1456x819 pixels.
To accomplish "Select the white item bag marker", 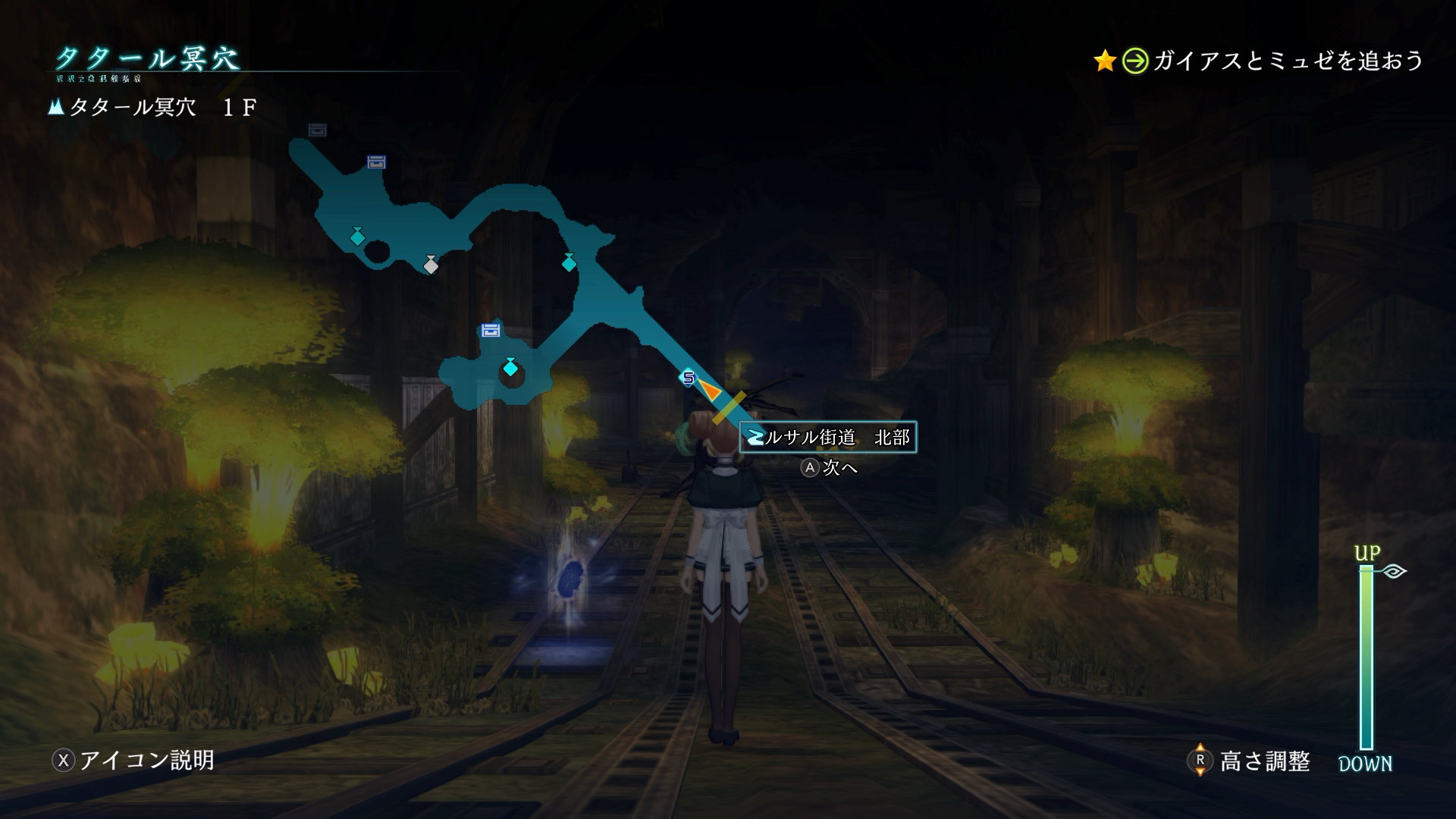I will (x=431, y=265).
